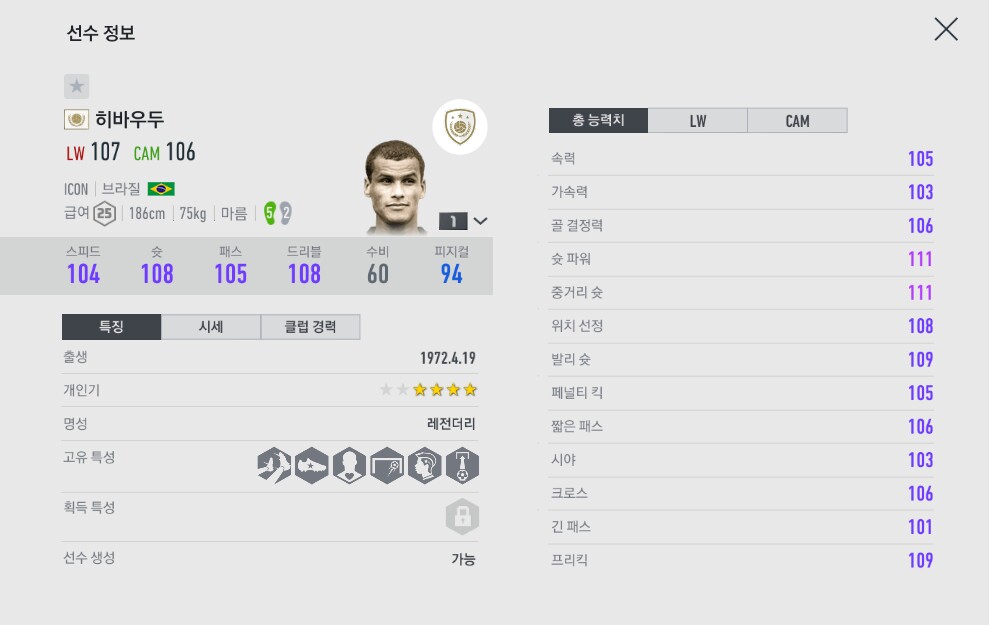Viewport: 989px width, 625px height.
Task: Click the ICON class badge emblem
Action: pos(460,127)
